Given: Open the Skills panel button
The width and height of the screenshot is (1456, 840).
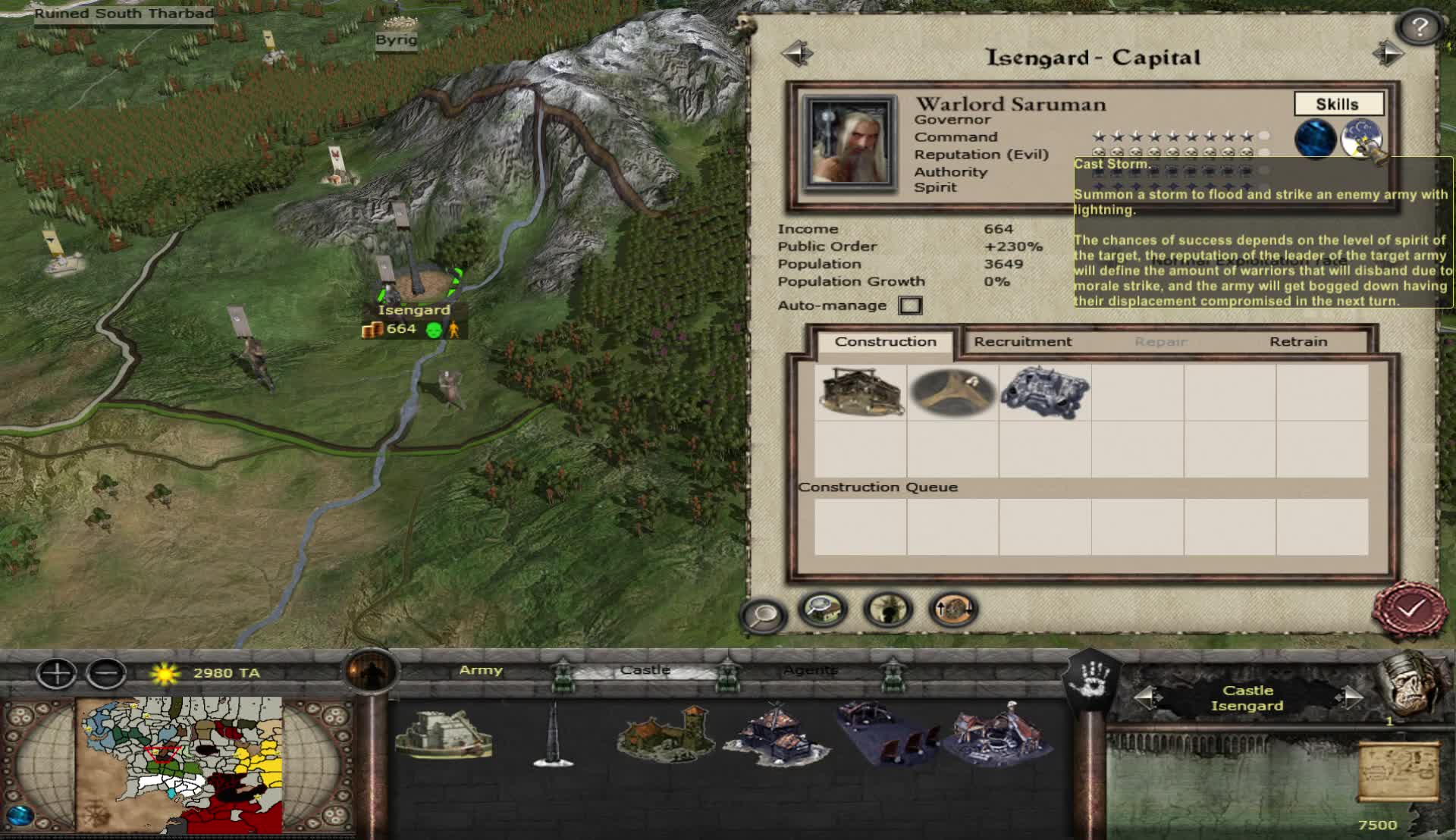Looking at the screenshot, I should tap(1339, 104).
